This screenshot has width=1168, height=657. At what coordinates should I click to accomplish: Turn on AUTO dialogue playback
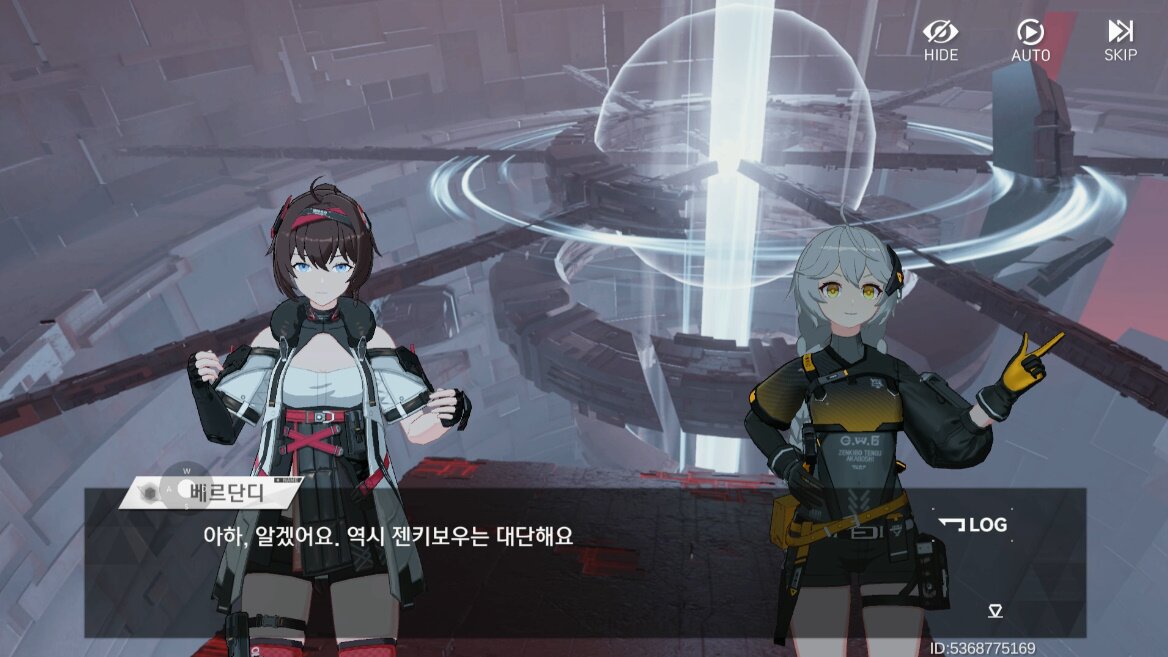click(1030, 40)
